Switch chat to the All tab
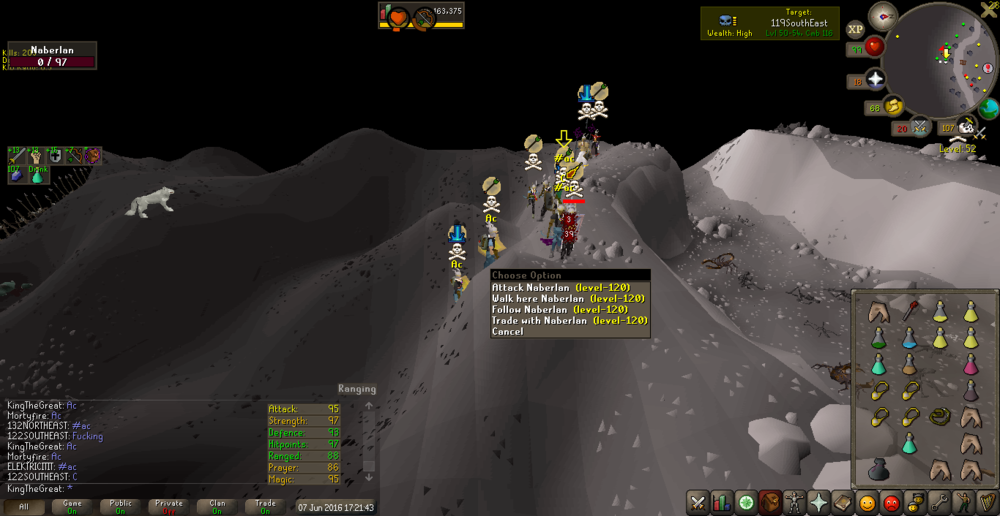 [x=24, y=507]
